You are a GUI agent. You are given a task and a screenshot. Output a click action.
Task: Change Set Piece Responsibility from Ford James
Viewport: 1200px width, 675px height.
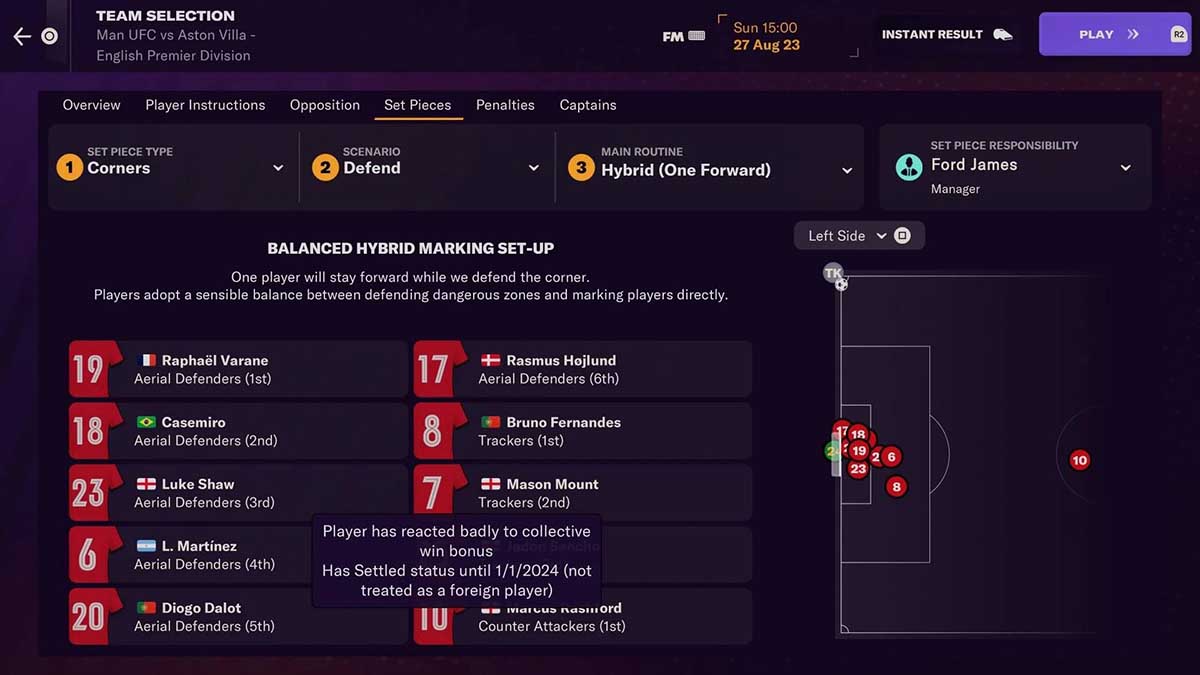(1015, 167)
